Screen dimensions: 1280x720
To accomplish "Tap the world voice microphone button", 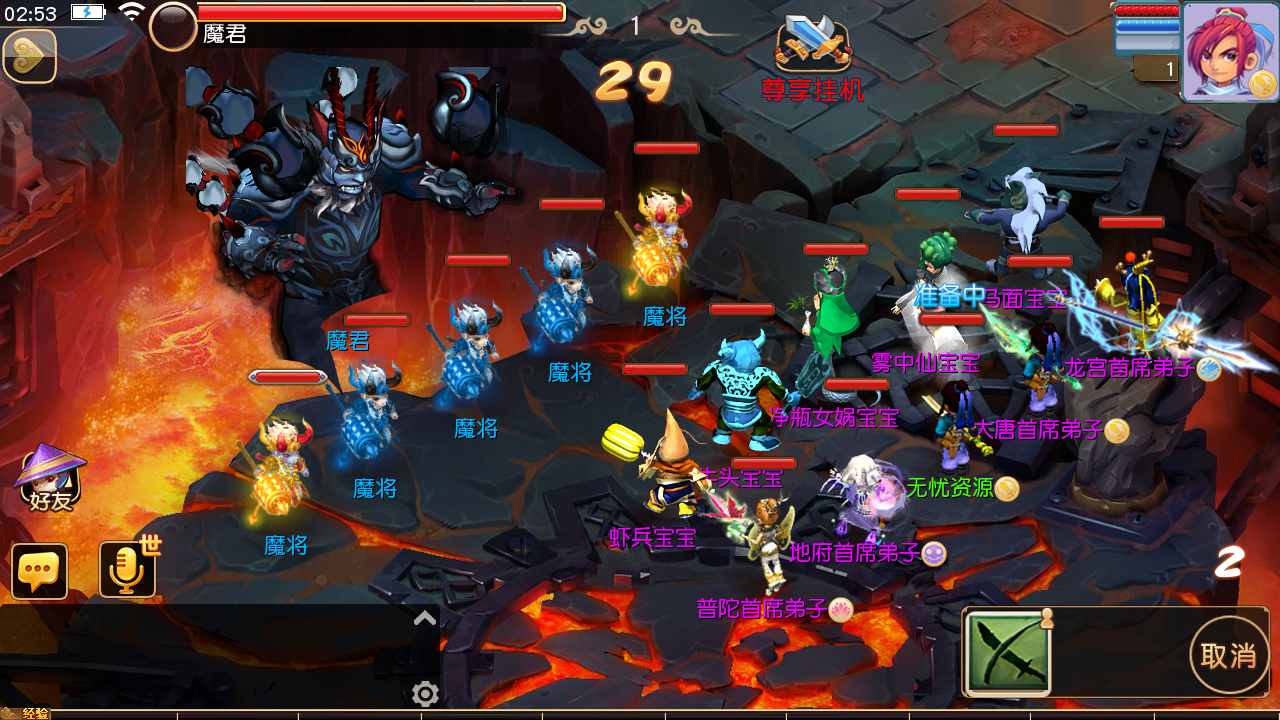I will click(127, 570).
